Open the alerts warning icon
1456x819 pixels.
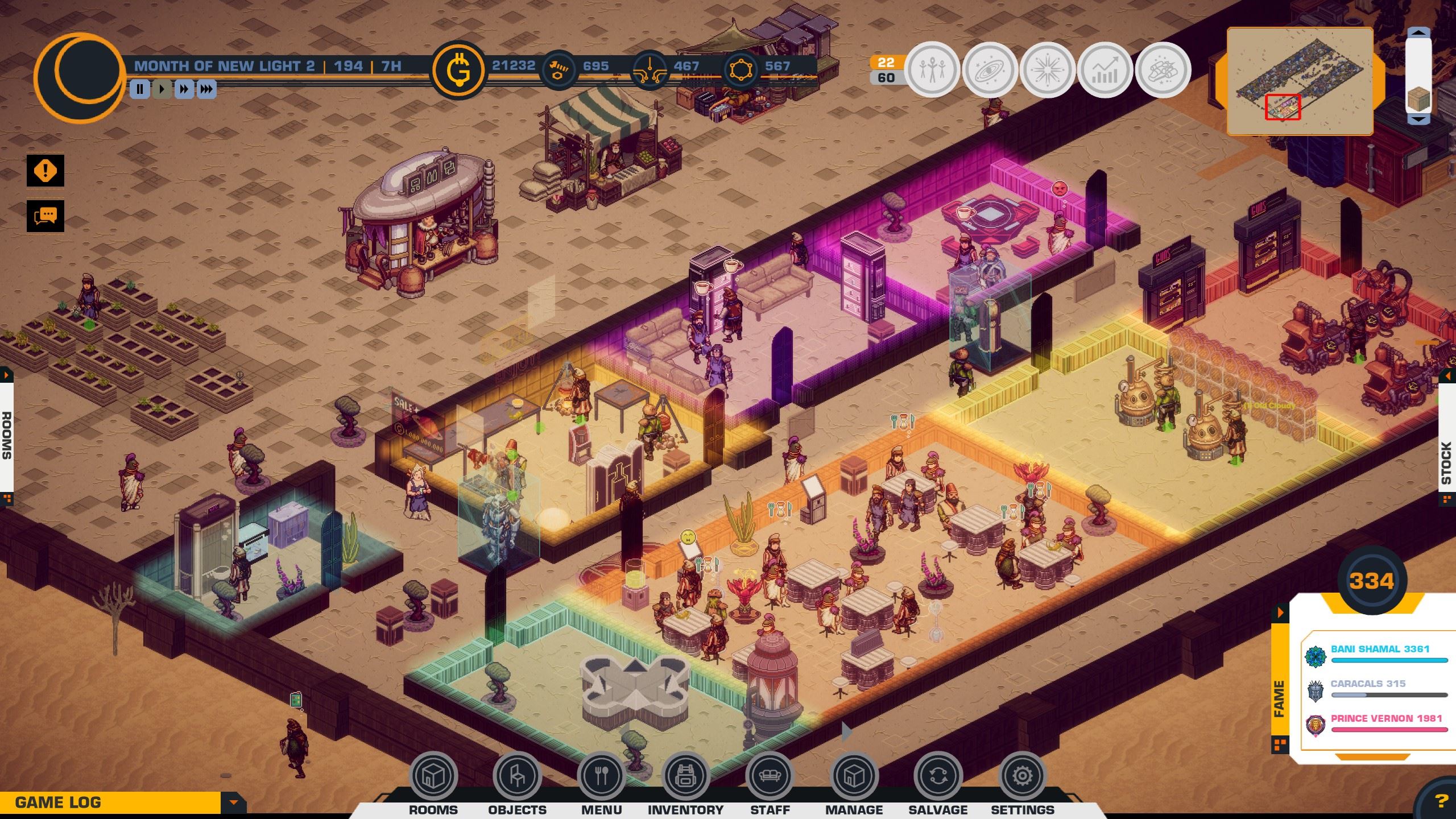[x=45, y=171]
